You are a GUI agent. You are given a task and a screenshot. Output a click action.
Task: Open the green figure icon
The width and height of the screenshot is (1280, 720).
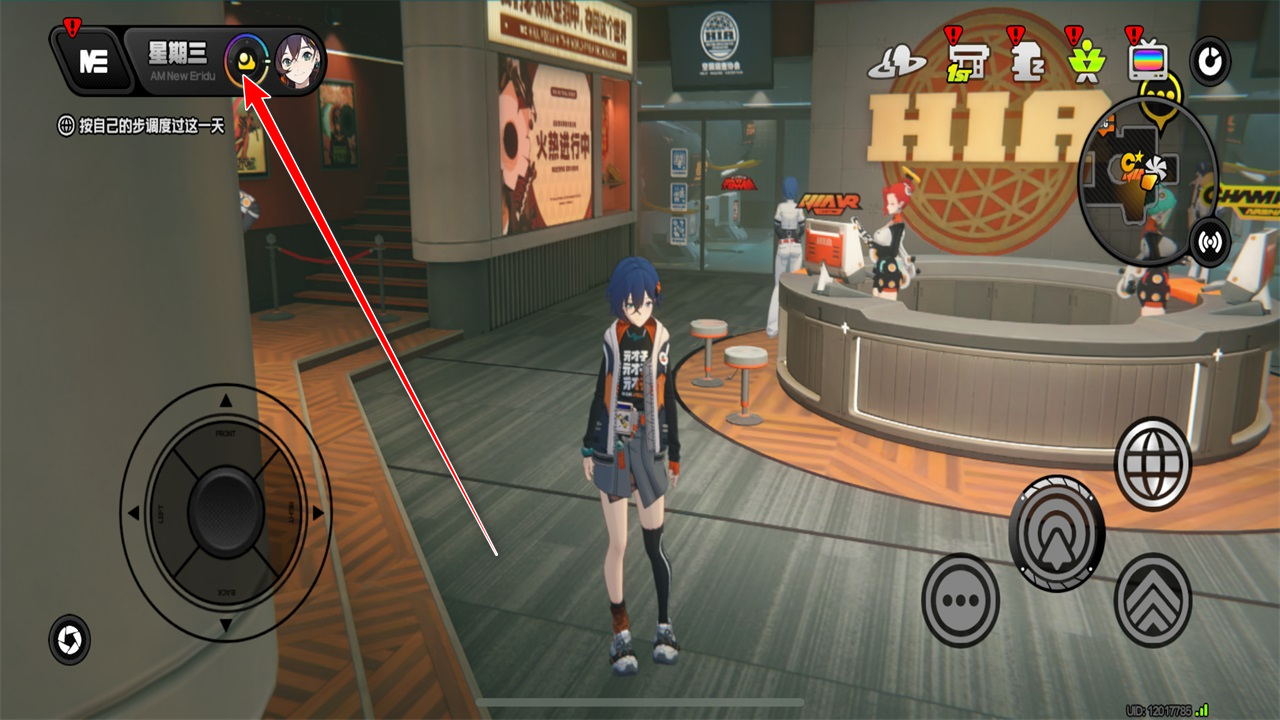click(1083, 63)
